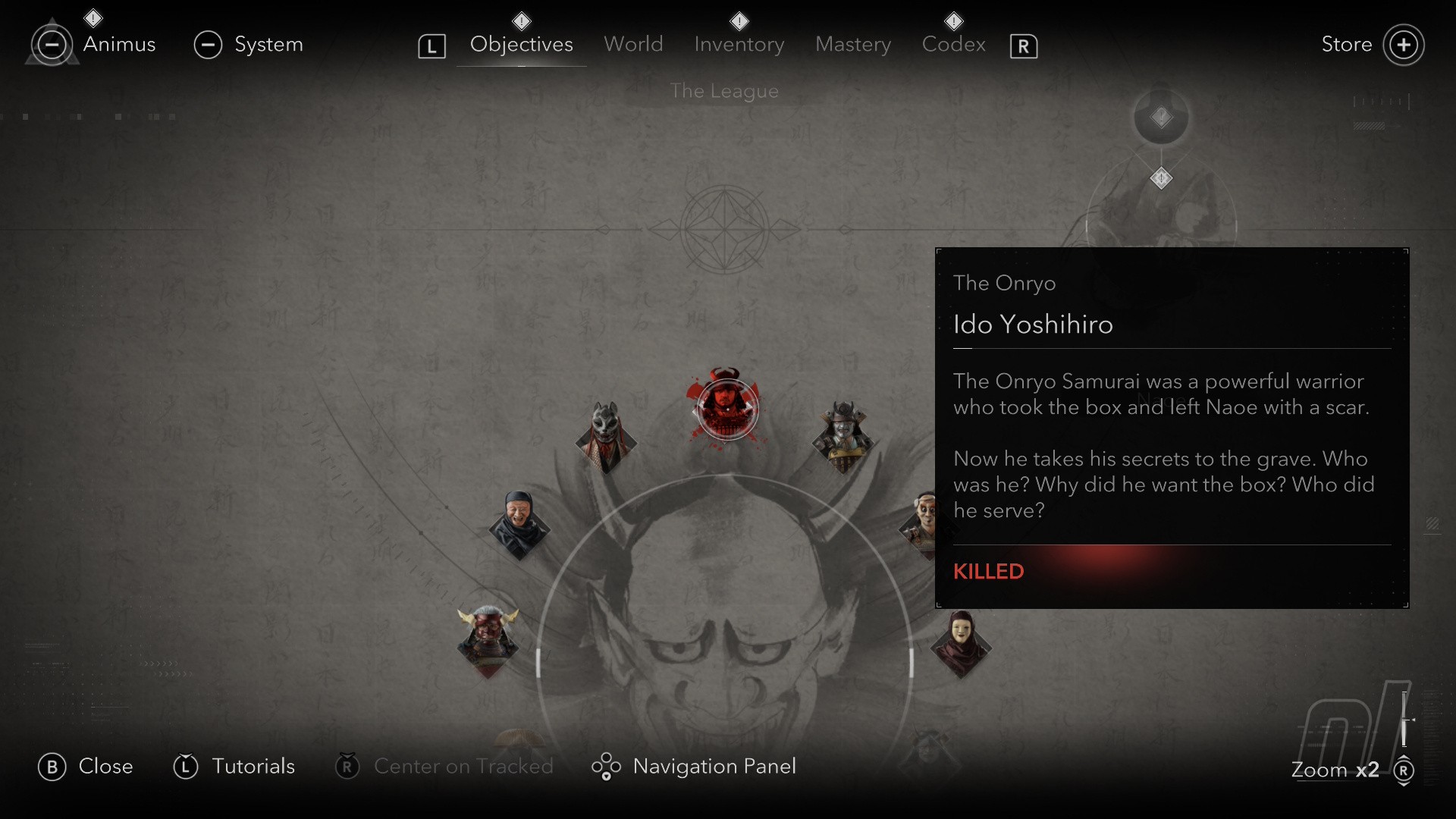Screen dimensions: 1456x819
Task: Change the Zoom x2 level
Action: pyautogui.click(x=1335, y=770)
